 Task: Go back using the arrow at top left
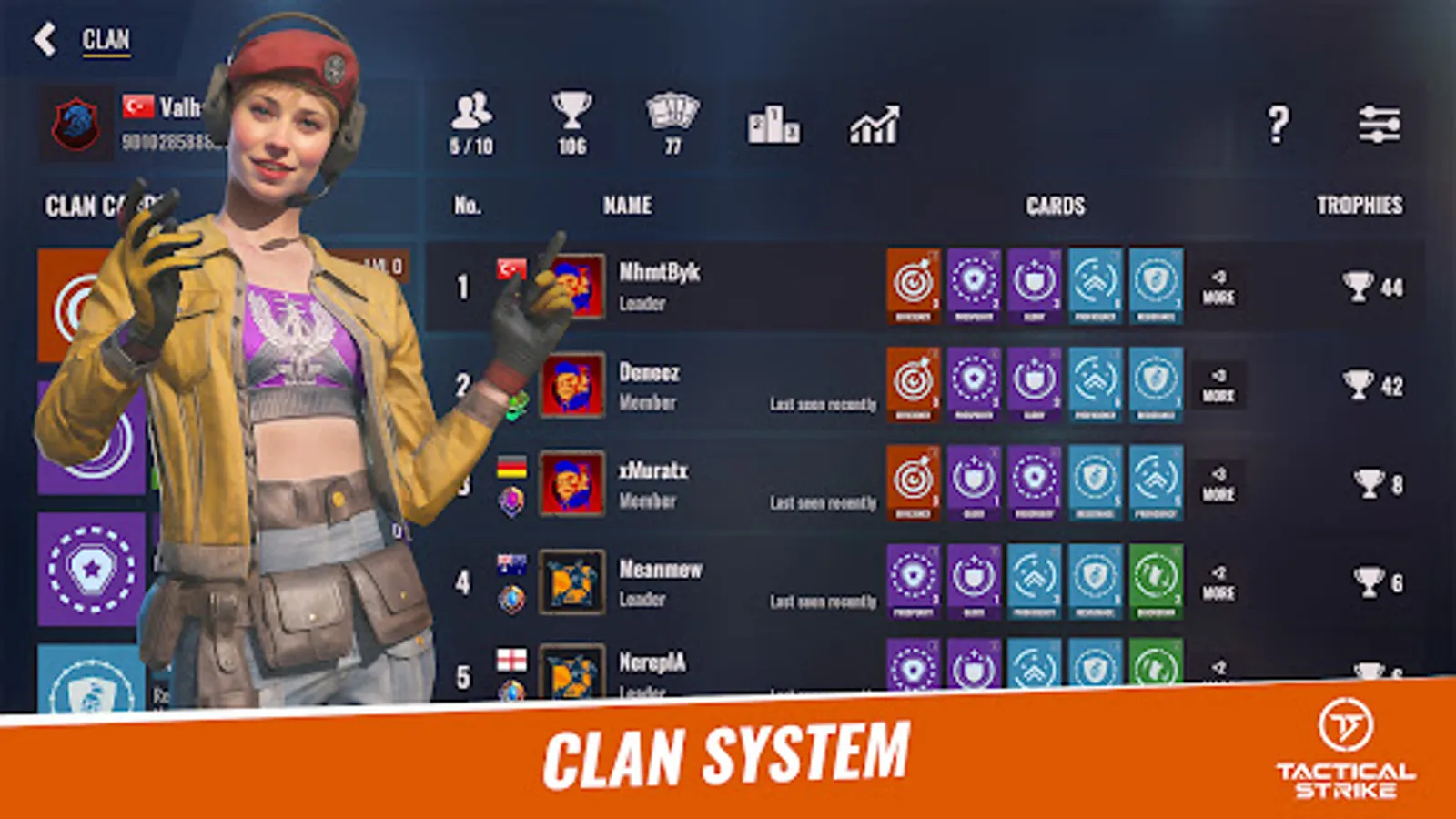tap(40, 38)
